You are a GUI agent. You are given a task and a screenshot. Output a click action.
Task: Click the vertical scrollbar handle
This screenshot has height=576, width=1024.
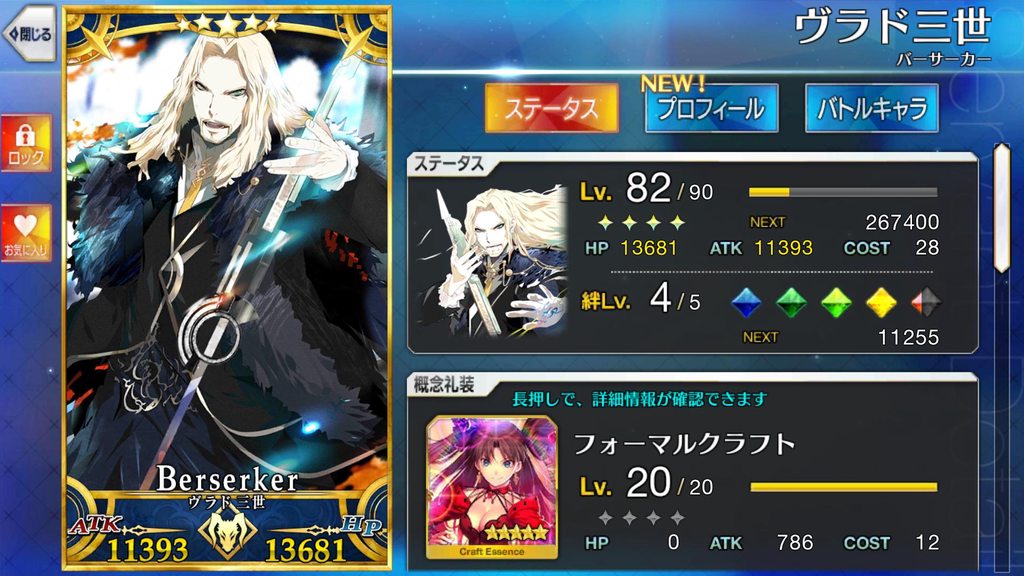click(x=1000, y=207)
